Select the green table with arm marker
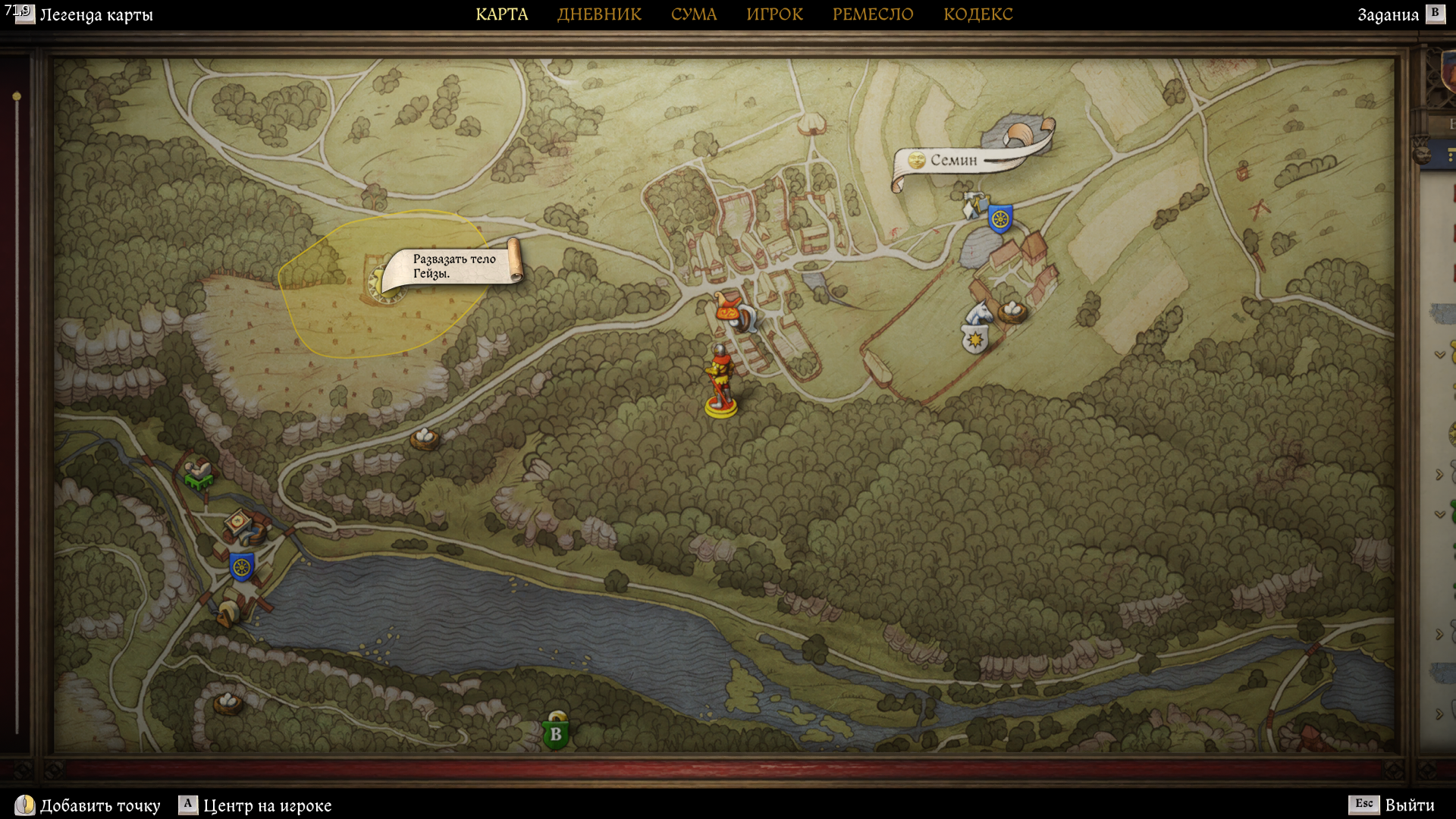Screen dimensions: 1456x819 [x=199, y=473]
